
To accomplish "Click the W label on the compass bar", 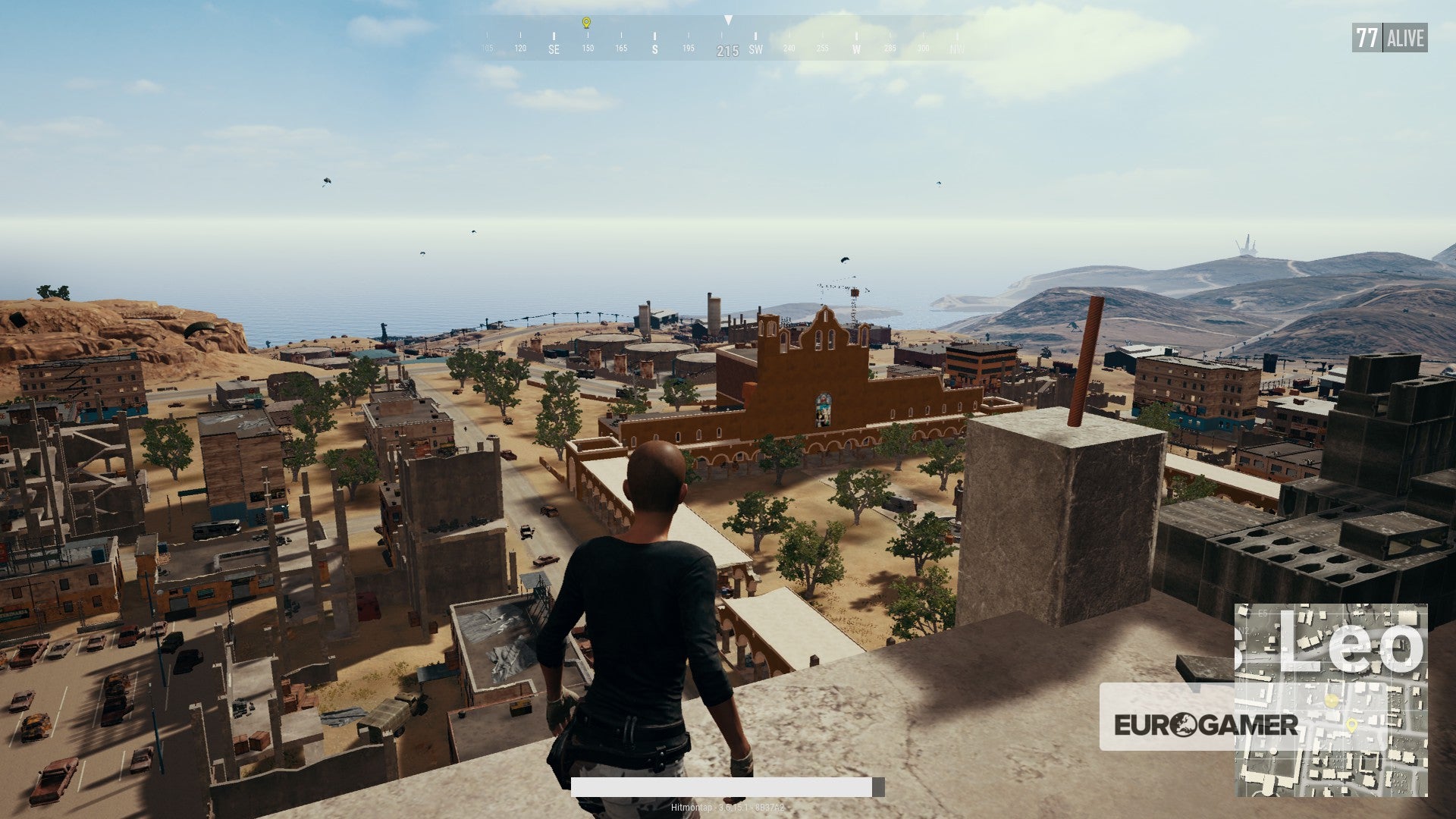I will [x=856, y=49].
